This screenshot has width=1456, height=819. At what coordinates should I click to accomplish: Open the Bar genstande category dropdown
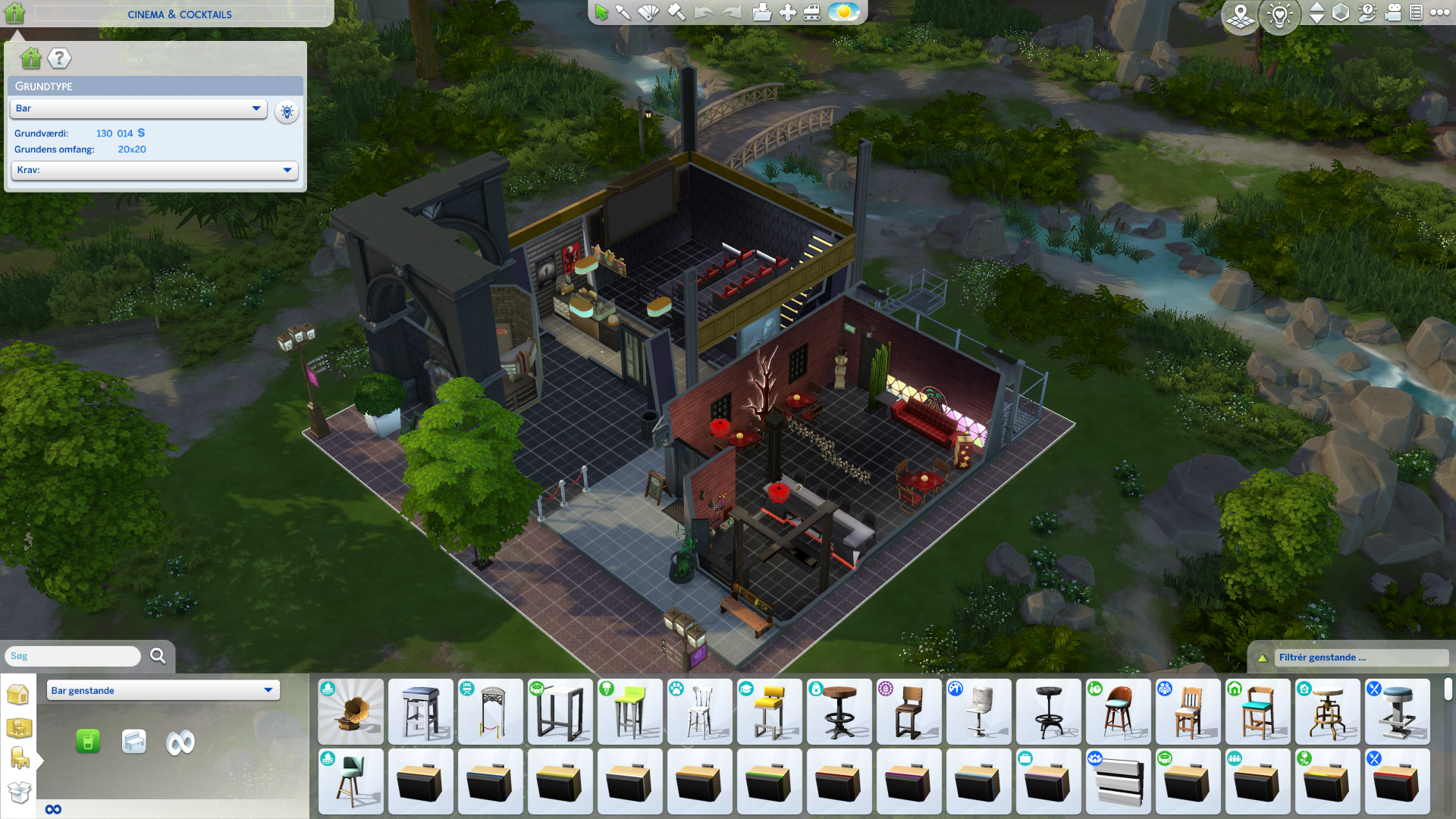point(163,690)
